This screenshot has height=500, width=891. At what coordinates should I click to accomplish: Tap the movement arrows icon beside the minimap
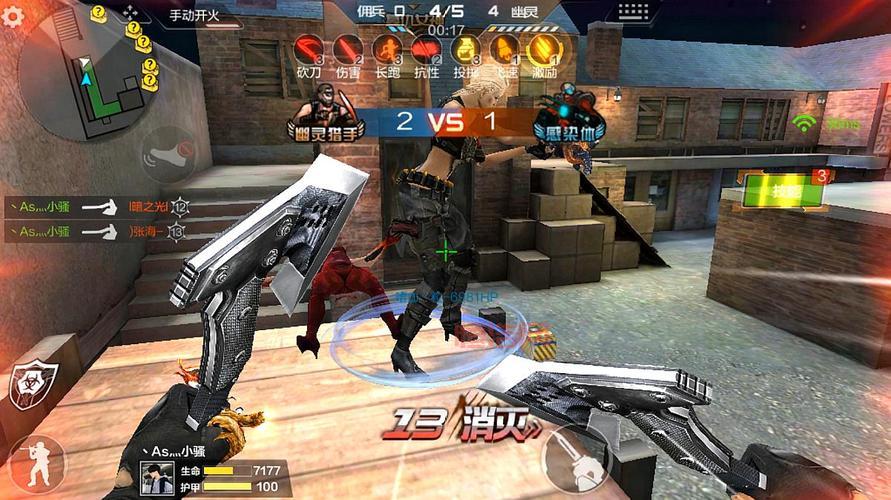(x=133, y=14)
